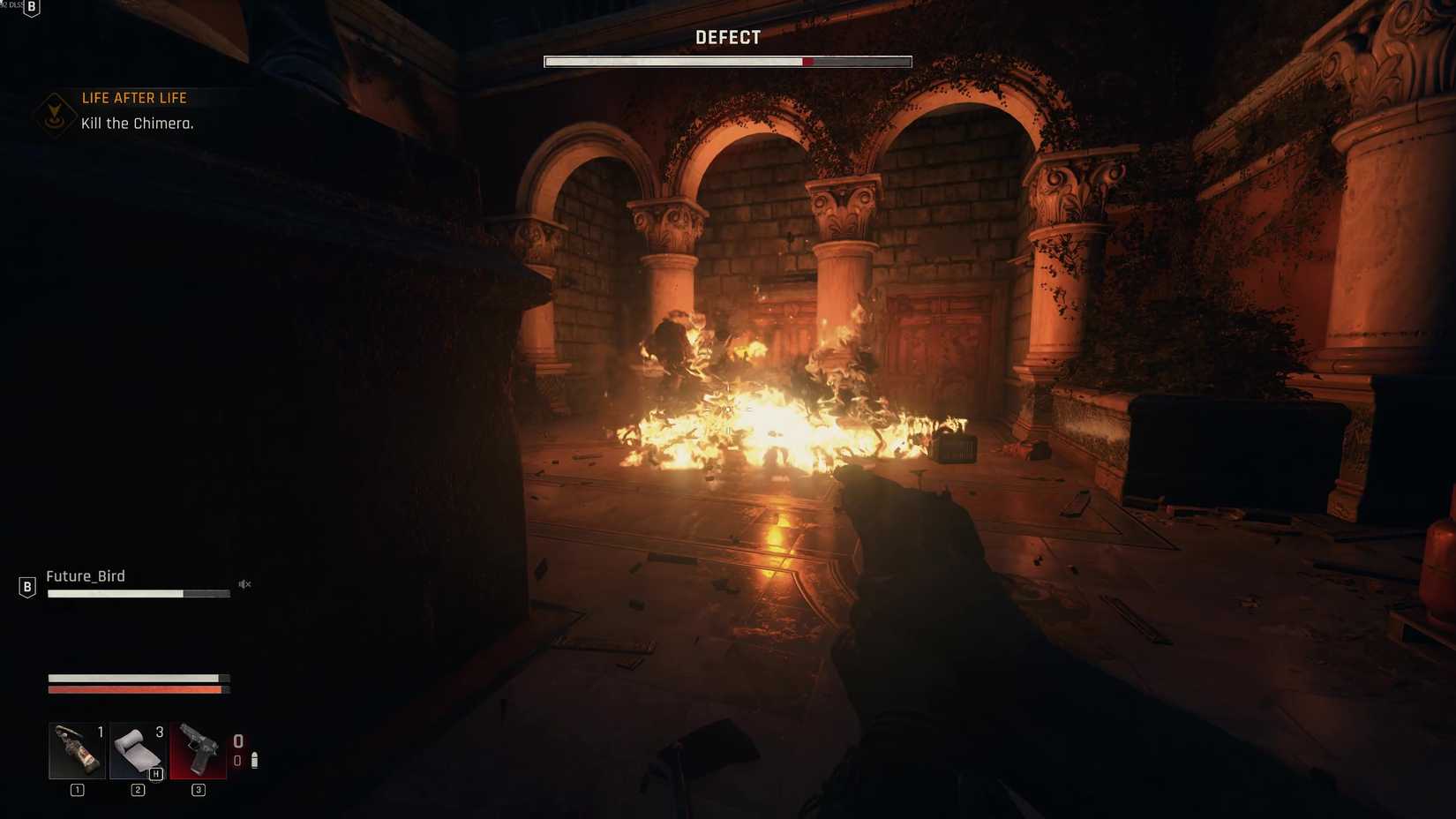Select the pistol in inventory slot 3
The height and width of the screenshot is (819, 1456).
click(198, 751)
